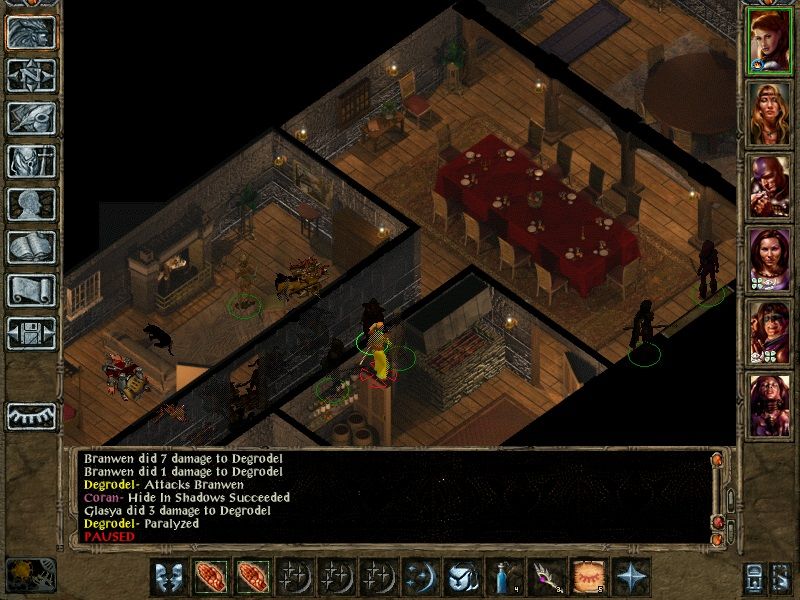Use the scroll quick item

pyautogui.click(x=586, y=577)
